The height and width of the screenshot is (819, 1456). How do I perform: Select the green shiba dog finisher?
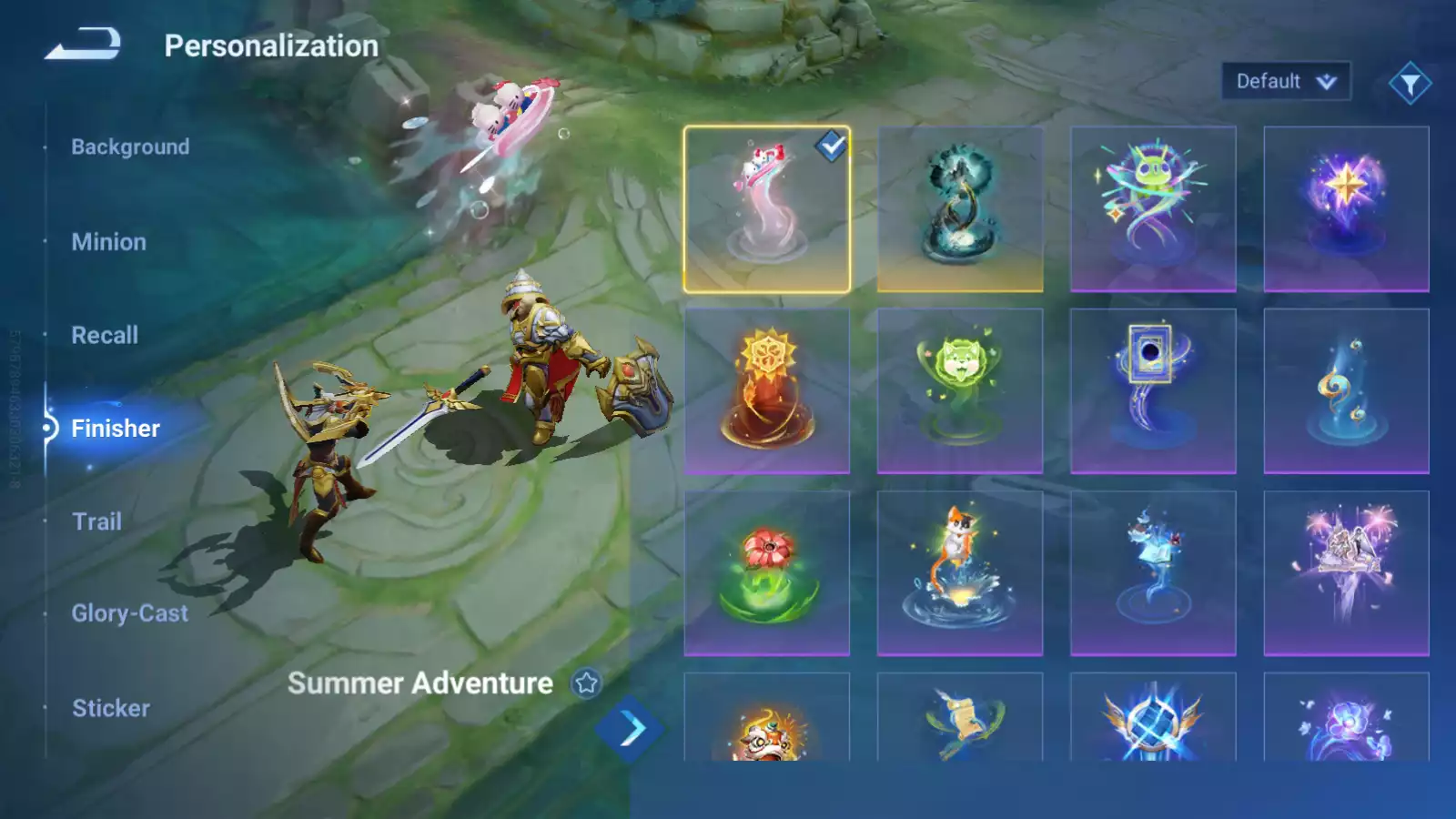[x=959, y=391]
